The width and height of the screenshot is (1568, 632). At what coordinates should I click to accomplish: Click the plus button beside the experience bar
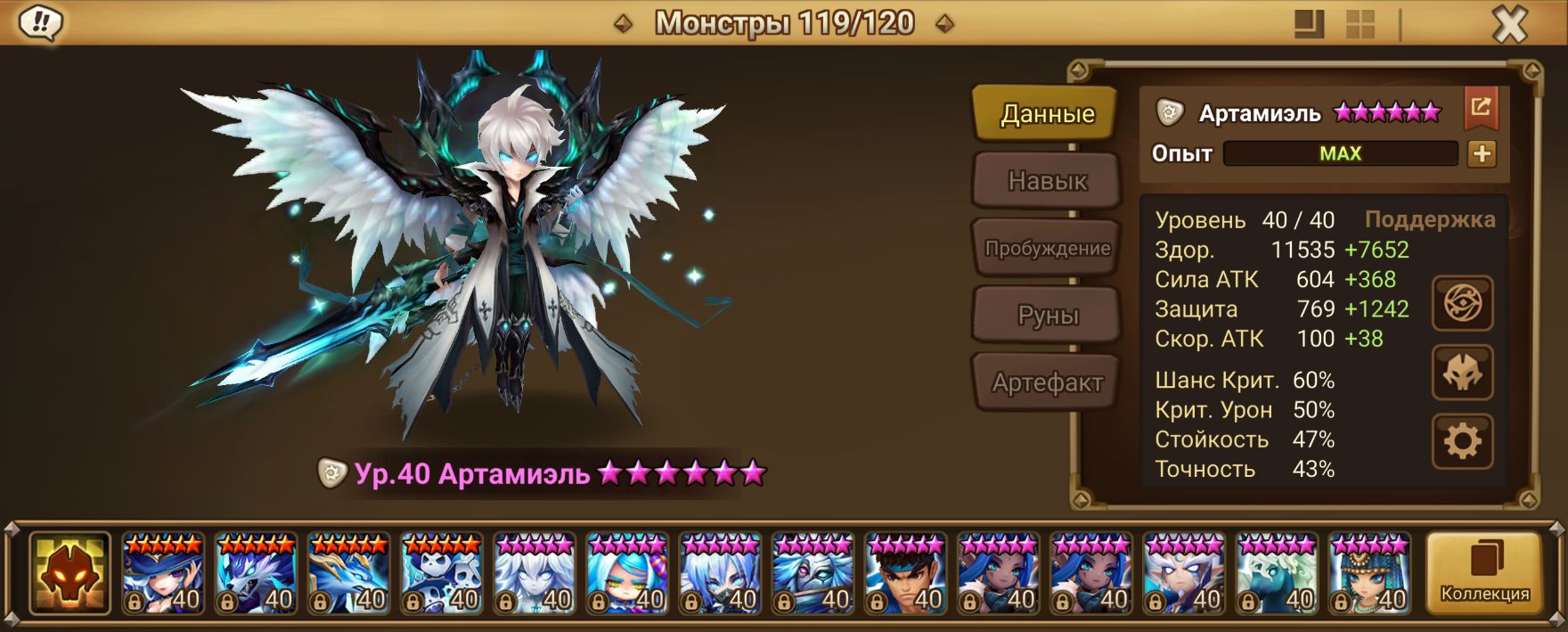pyautogui.click(x=1482, y=153)
